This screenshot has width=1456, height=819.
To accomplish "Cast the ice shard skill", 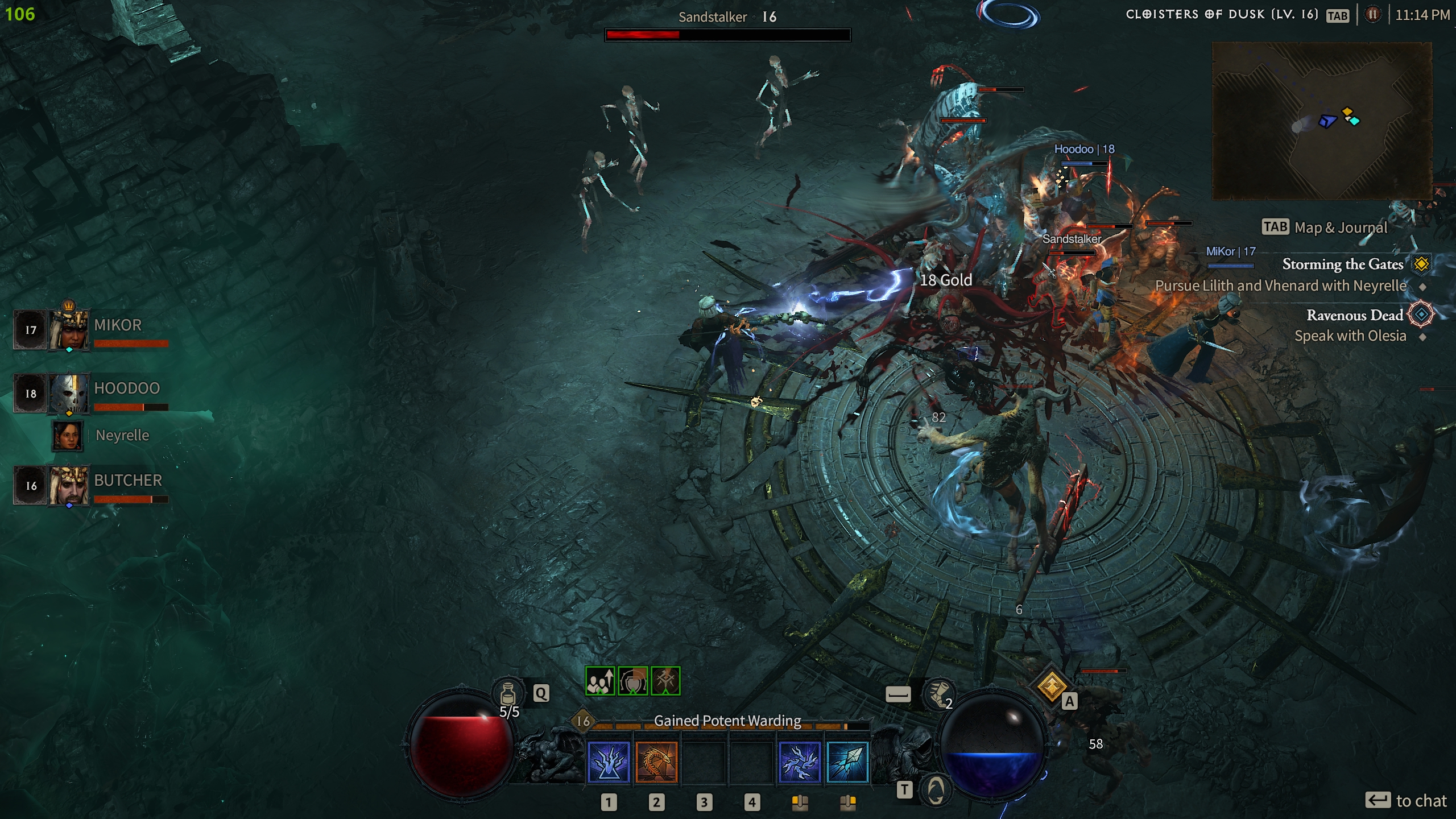I will coord(847,762).
